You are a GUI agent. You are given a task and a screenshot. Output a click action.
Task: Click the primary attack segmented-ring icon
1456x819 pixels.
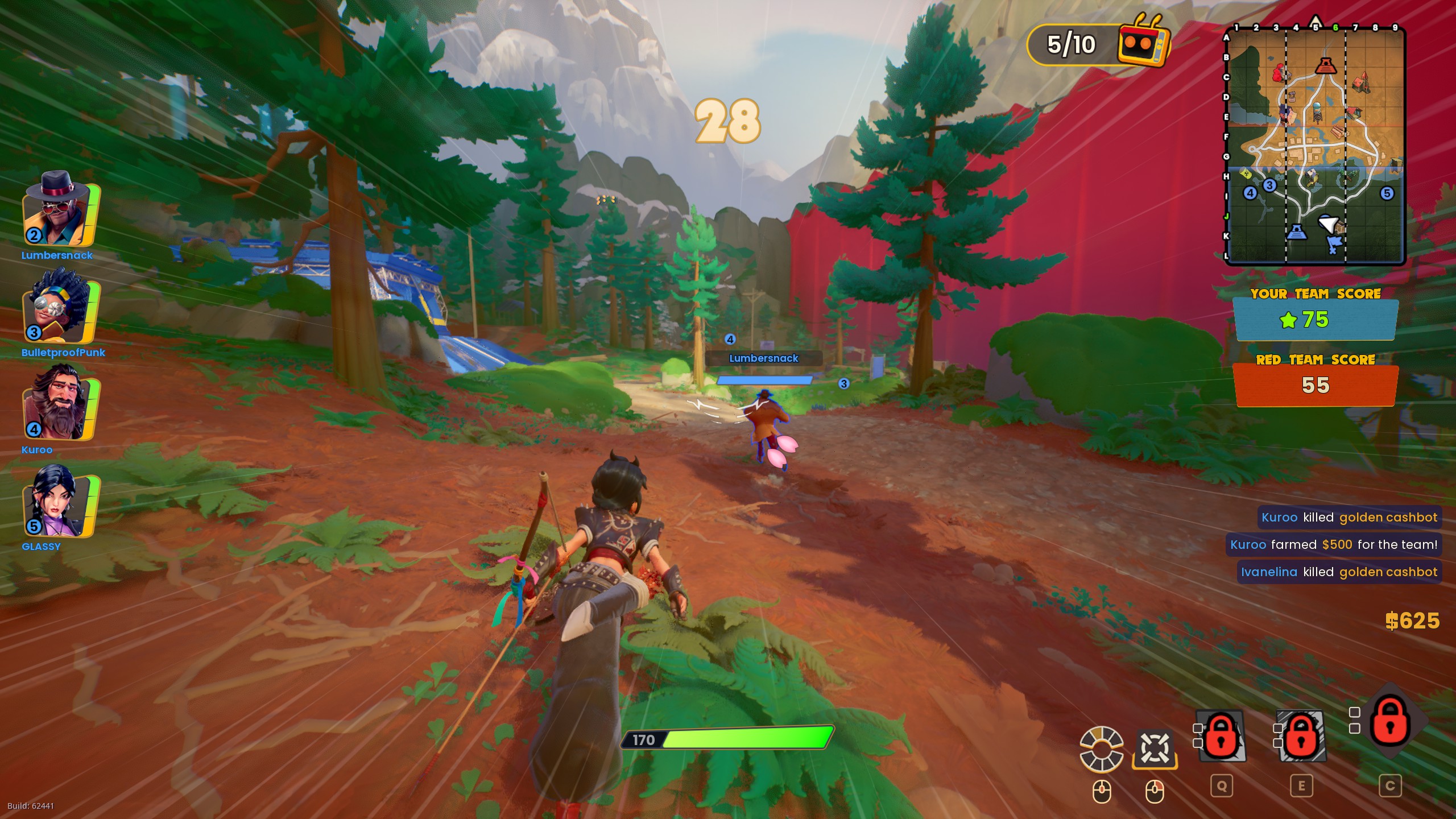tap(1102, 749)
